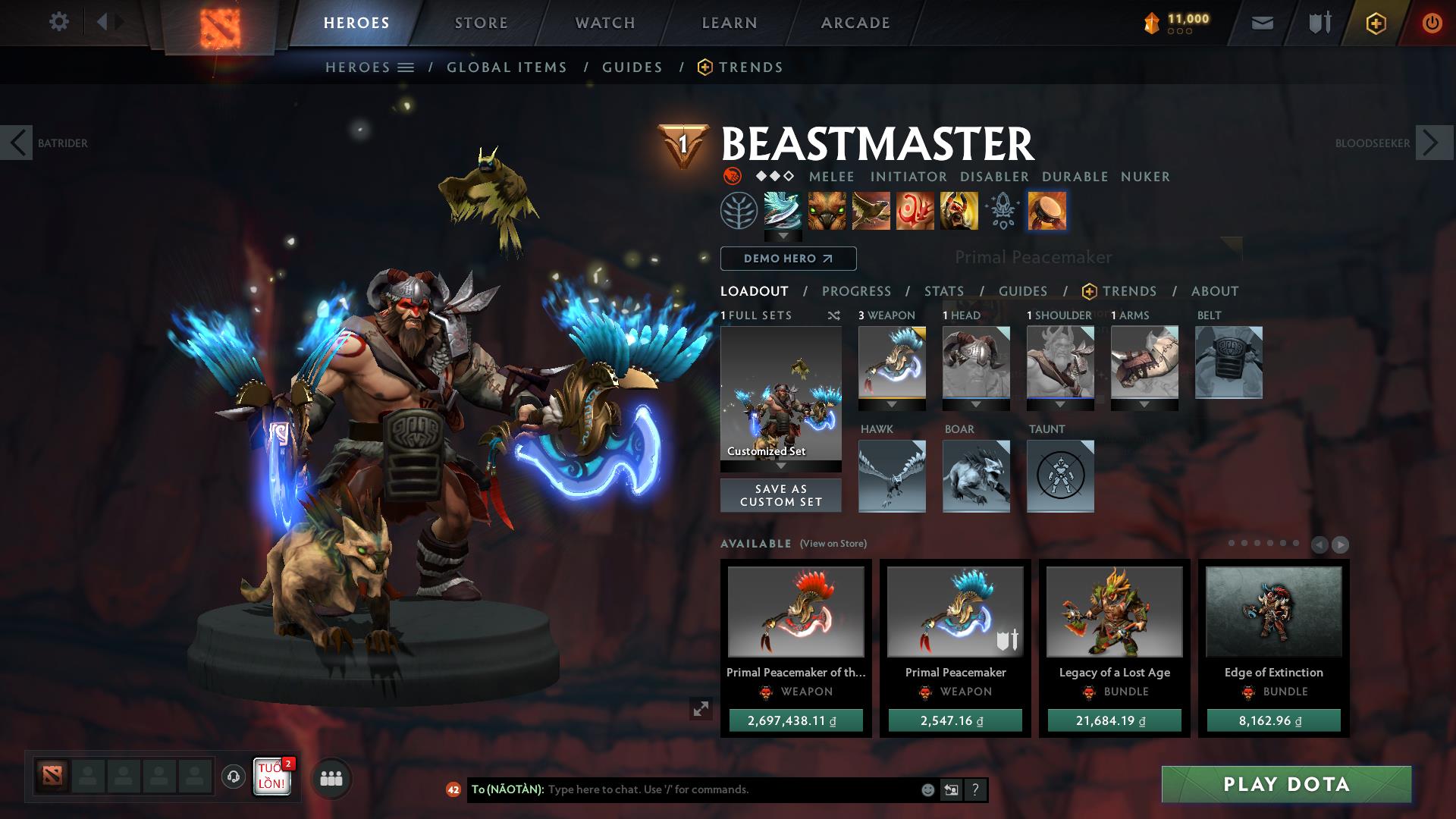
Task: Click the next-page arrow for Available items
Action: coord(1340,544)
